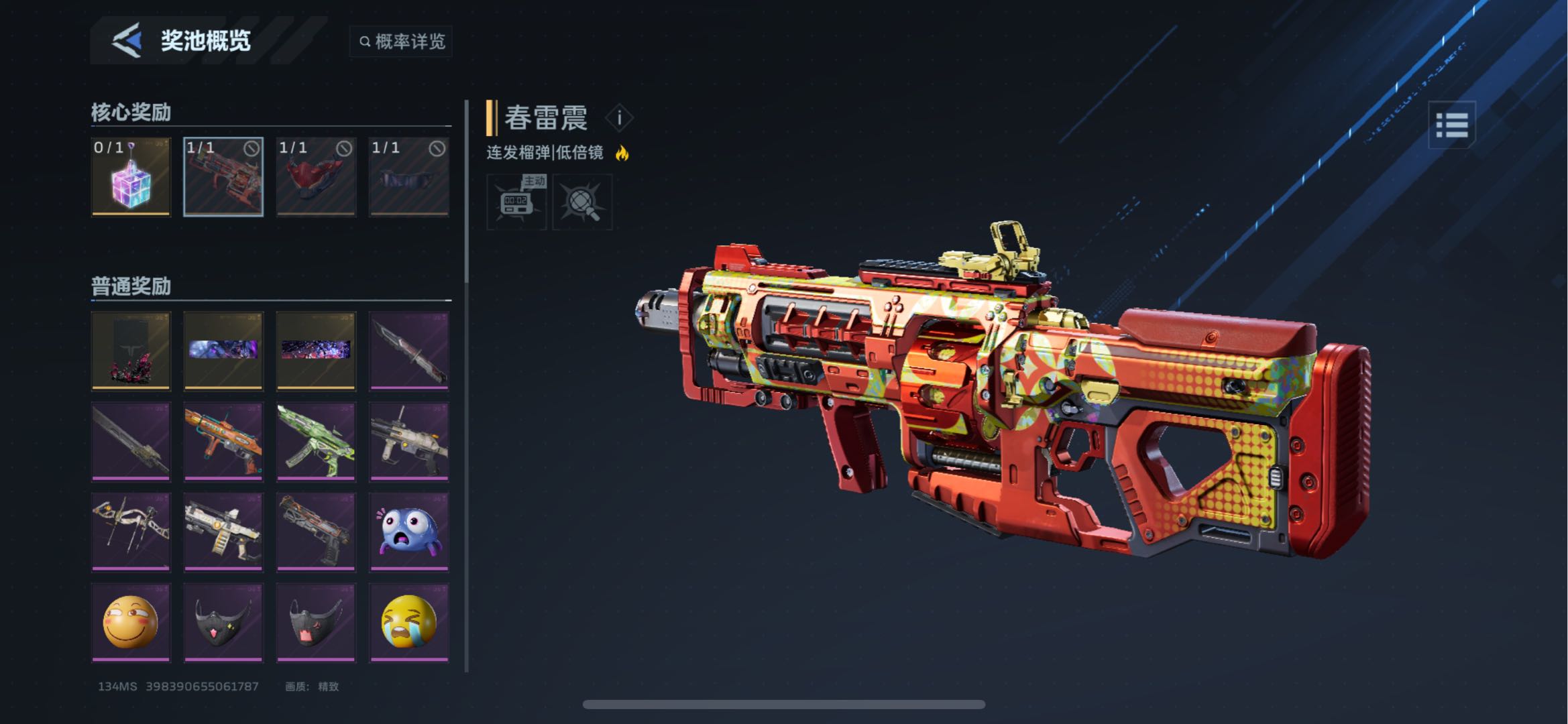Go back using the arrow beside 奖池概览
Screen dimensions: 1568x724
point(127,40)
